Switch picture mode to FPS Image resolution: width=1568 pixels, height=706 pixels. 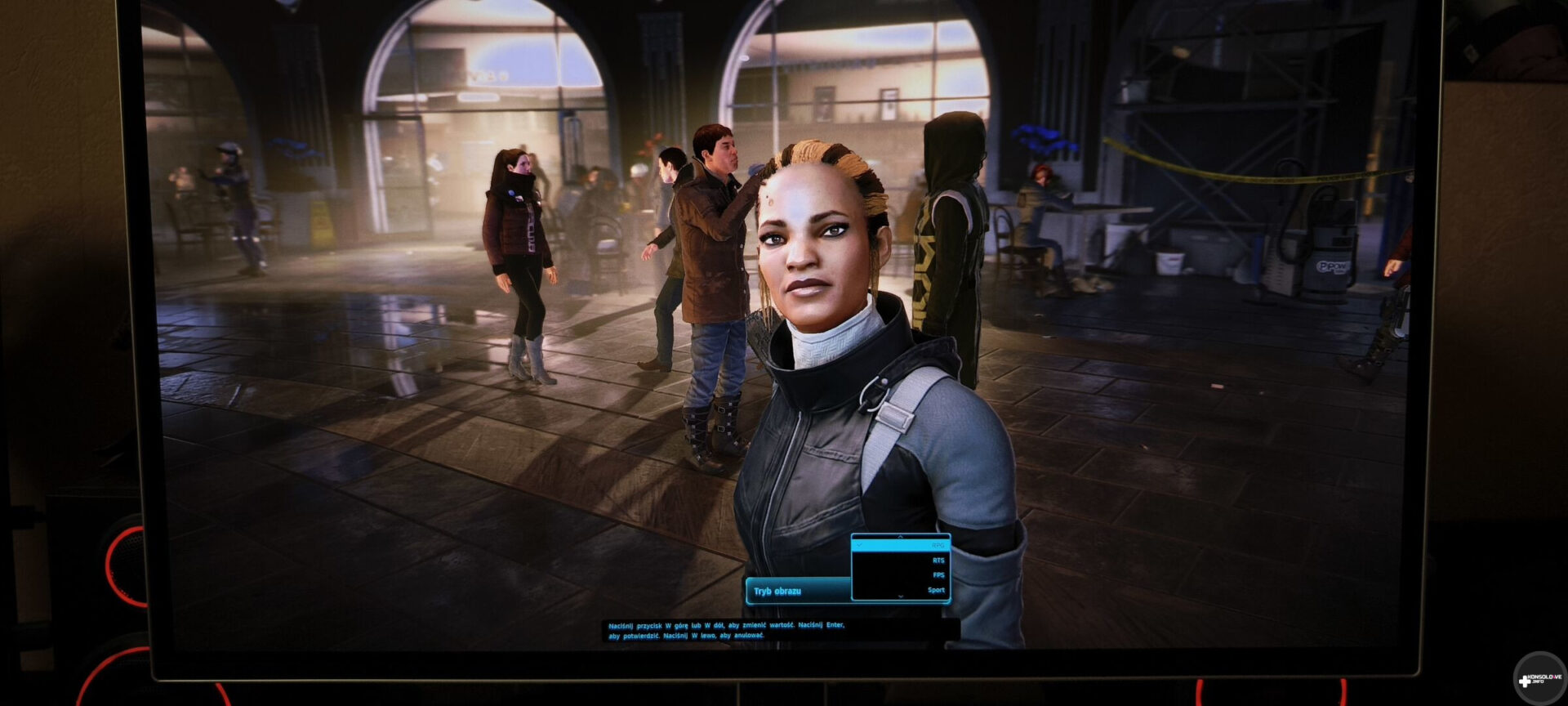[938, 575]
